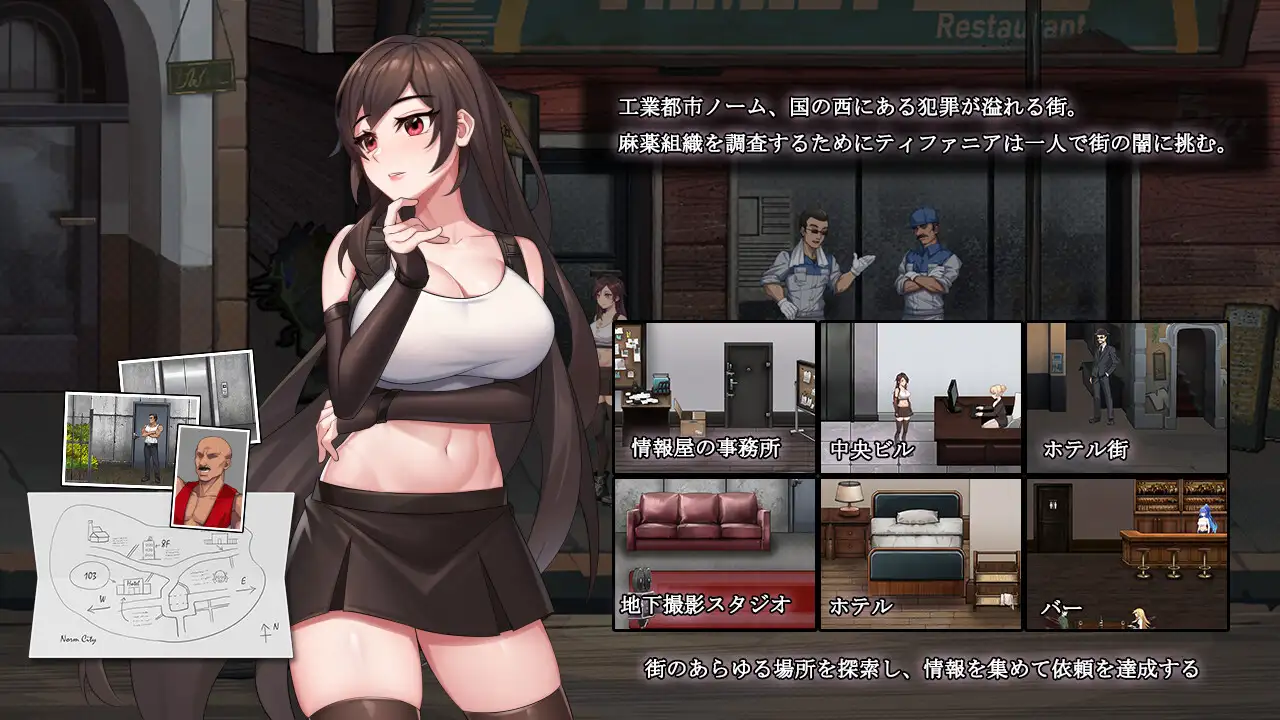Open the バー location thumbnail
Image resolution: width=1280 pixels, height=720 pixels.
(x=1127, y=553)
